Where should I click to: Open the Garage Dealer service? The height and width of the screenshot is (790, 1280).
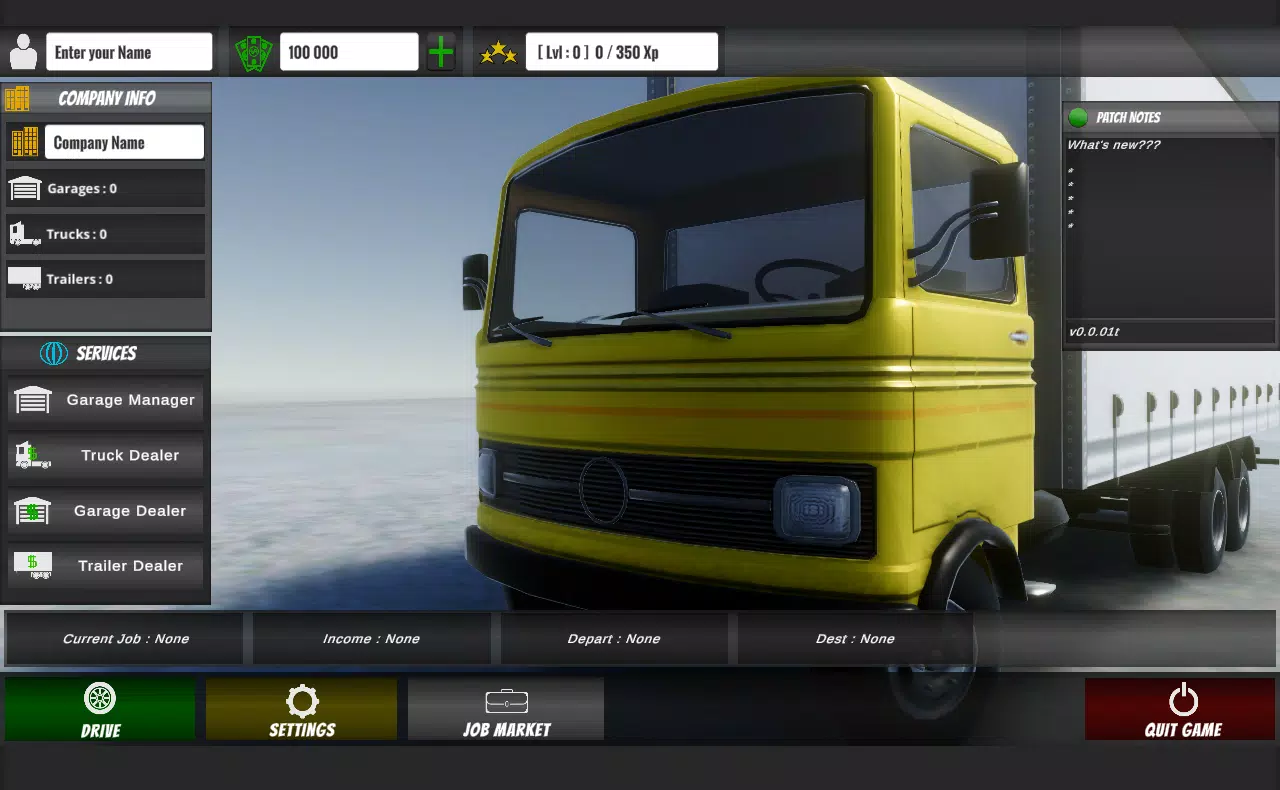point(105,510)
